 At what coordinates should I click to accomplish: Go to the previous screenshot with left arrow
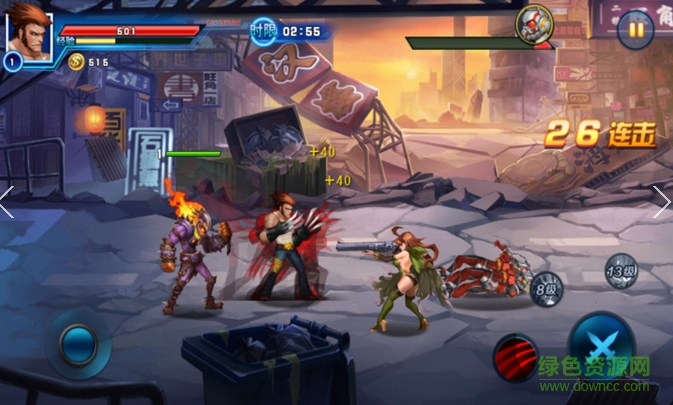(8, 202)
